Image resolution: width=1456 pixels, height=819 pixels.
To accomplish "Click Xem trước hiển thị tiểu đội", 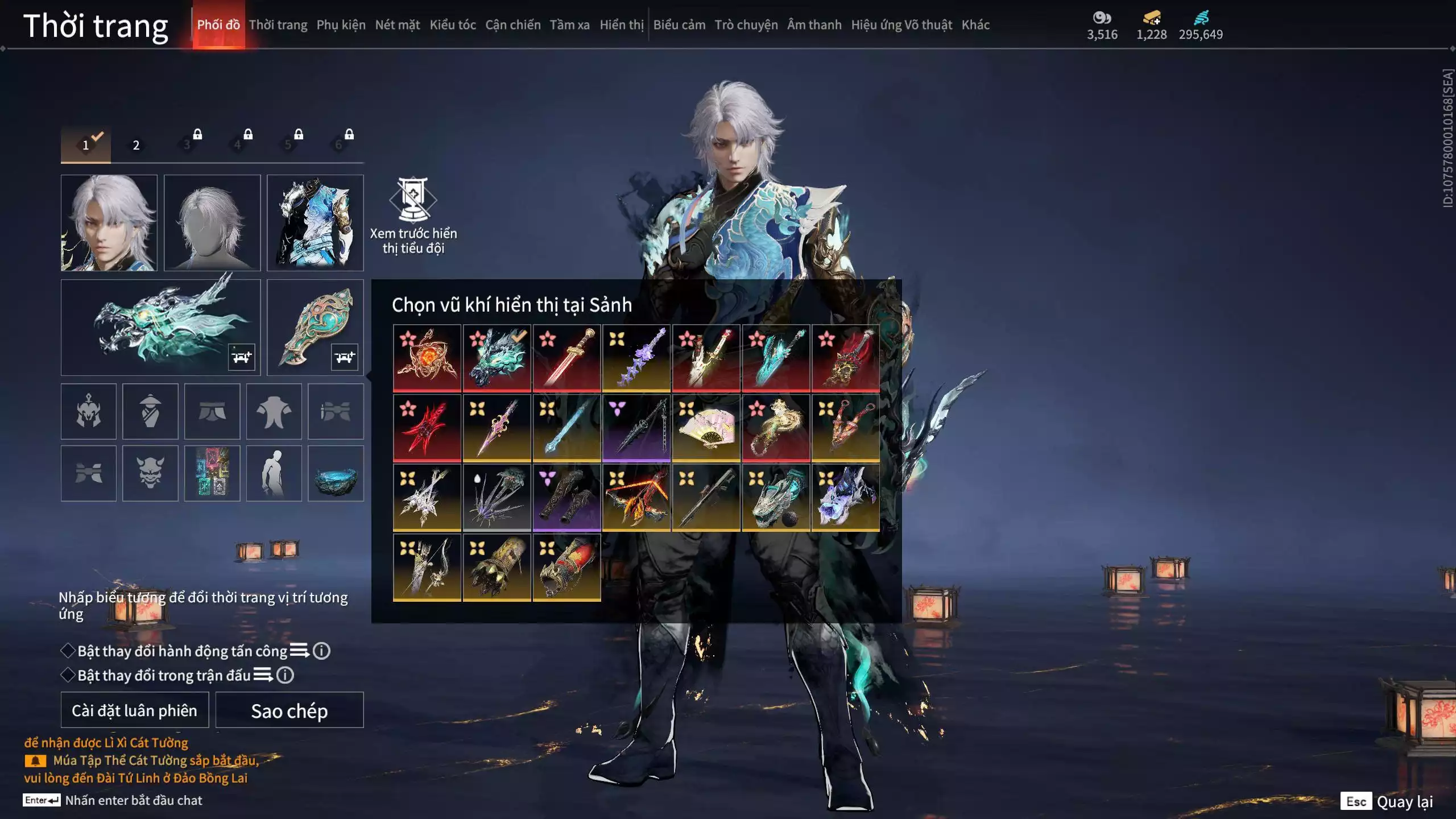I will click(x=413, y=216).
